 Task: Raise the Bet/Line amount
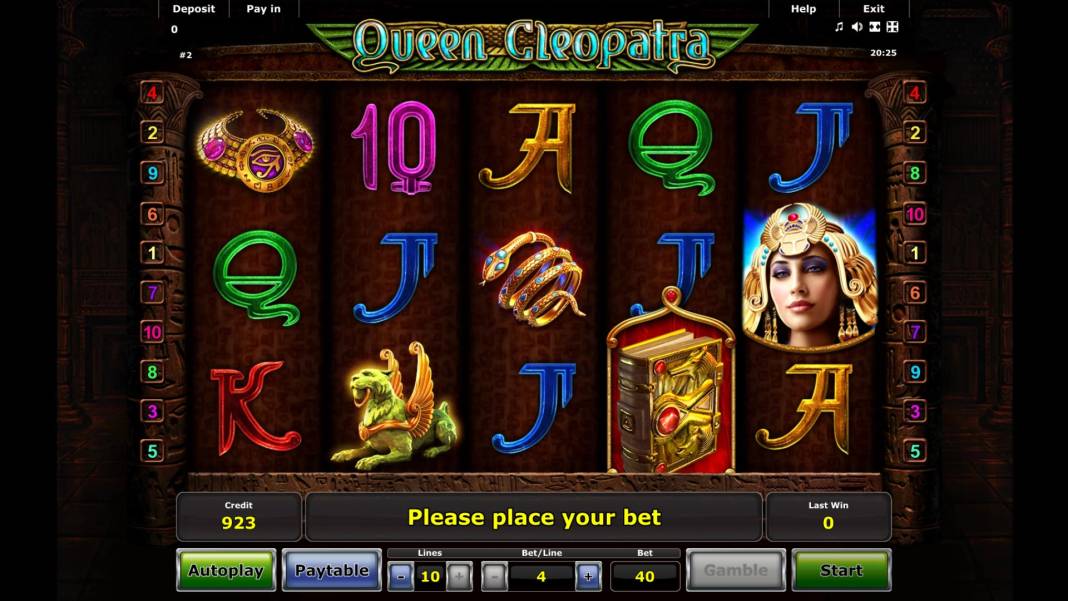[588, 576]
